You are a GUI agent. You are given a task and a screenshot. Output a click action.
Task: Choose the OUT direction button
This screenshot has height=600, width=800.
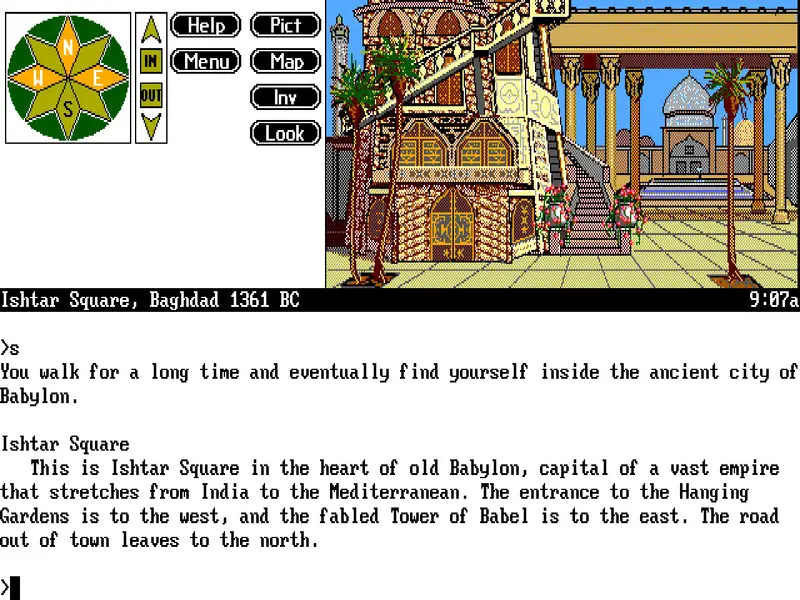pyautogui.click(x=151, y=96)
